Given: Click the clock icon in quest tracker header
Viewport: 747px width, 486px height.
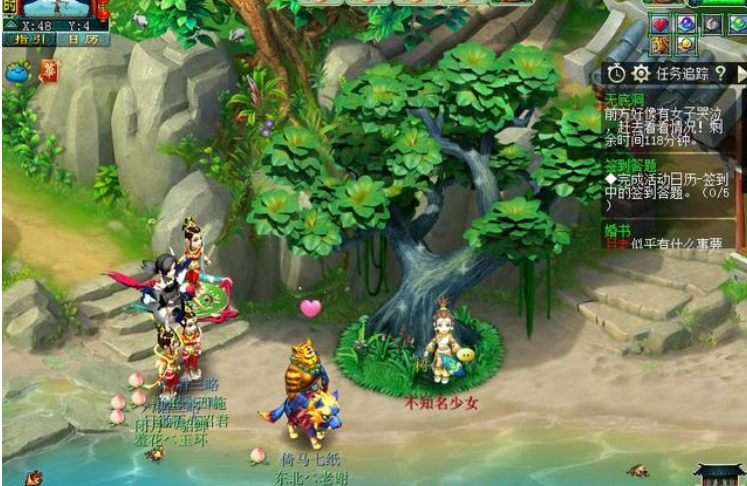Looking at the screenshot, I should (x=616, y=73).
